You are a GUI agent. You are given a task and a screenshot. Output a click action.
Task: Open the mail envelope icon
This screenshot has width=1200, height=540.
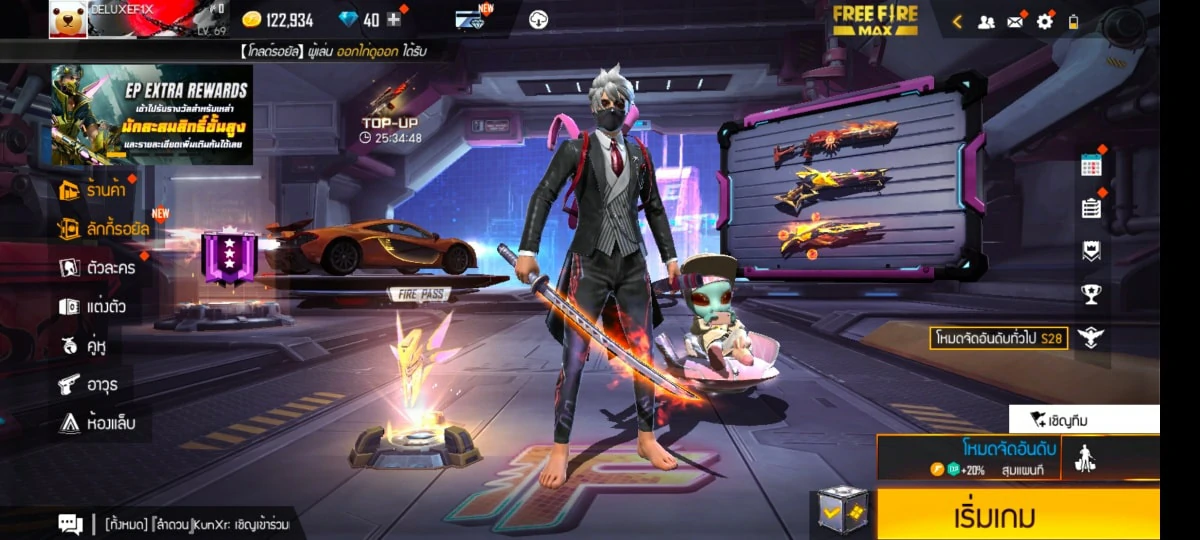pyautogui.click(x=1015, y=21)
